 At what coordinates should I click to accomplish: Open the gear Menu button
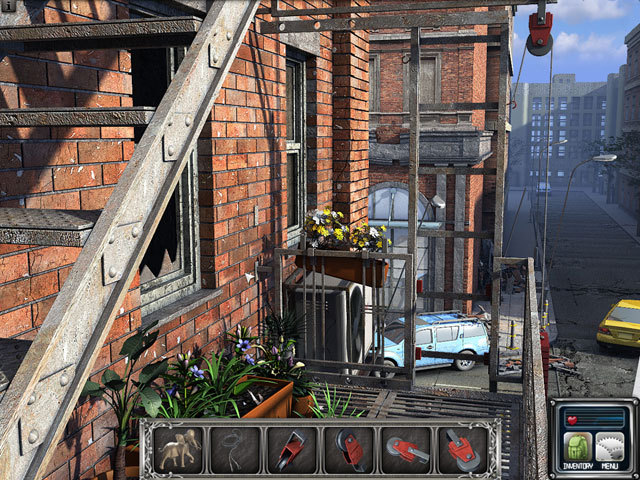610,448
